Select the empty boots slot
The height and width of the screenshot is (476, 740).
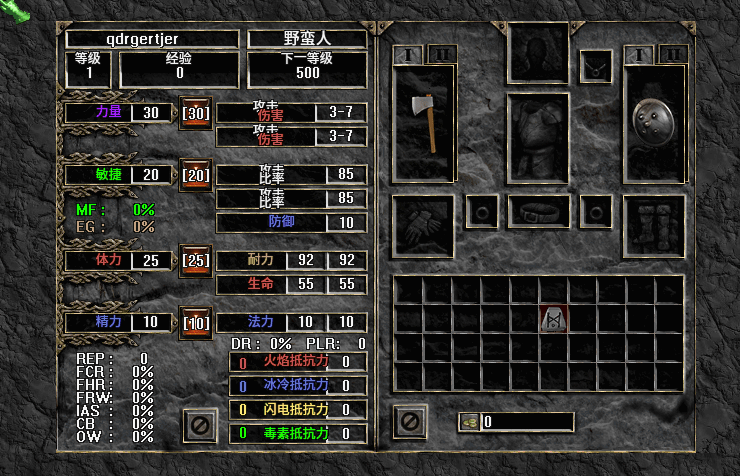click(654, 222)
